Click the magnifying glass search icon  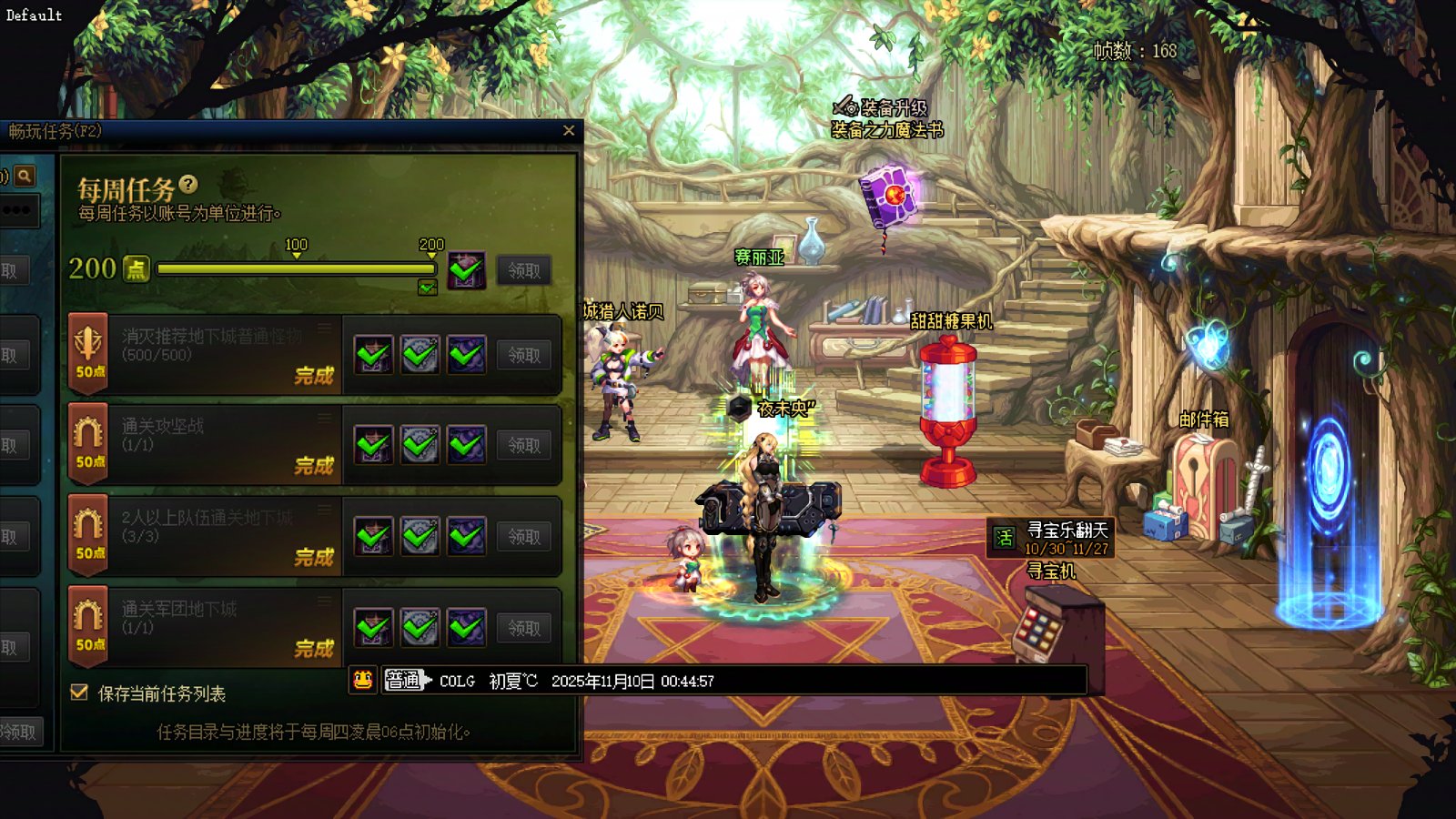pyautogui.click(x=25, y=176)
